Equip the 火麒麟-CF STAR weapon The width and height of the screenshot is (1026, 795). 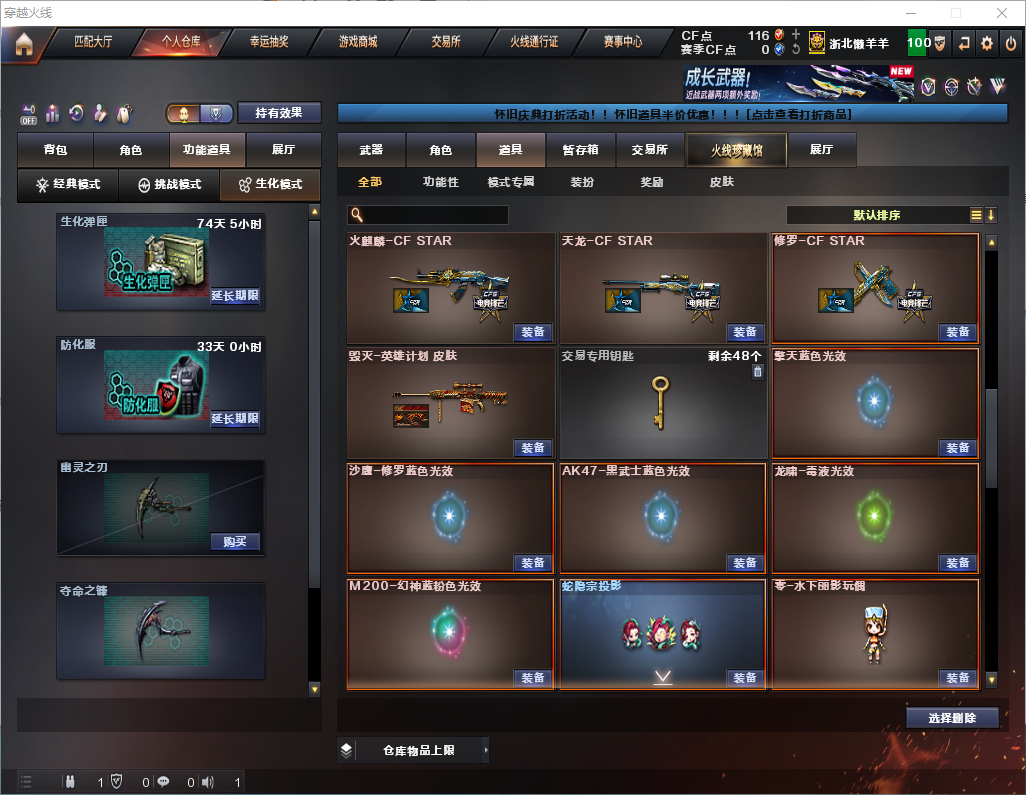tap(533, 332)
